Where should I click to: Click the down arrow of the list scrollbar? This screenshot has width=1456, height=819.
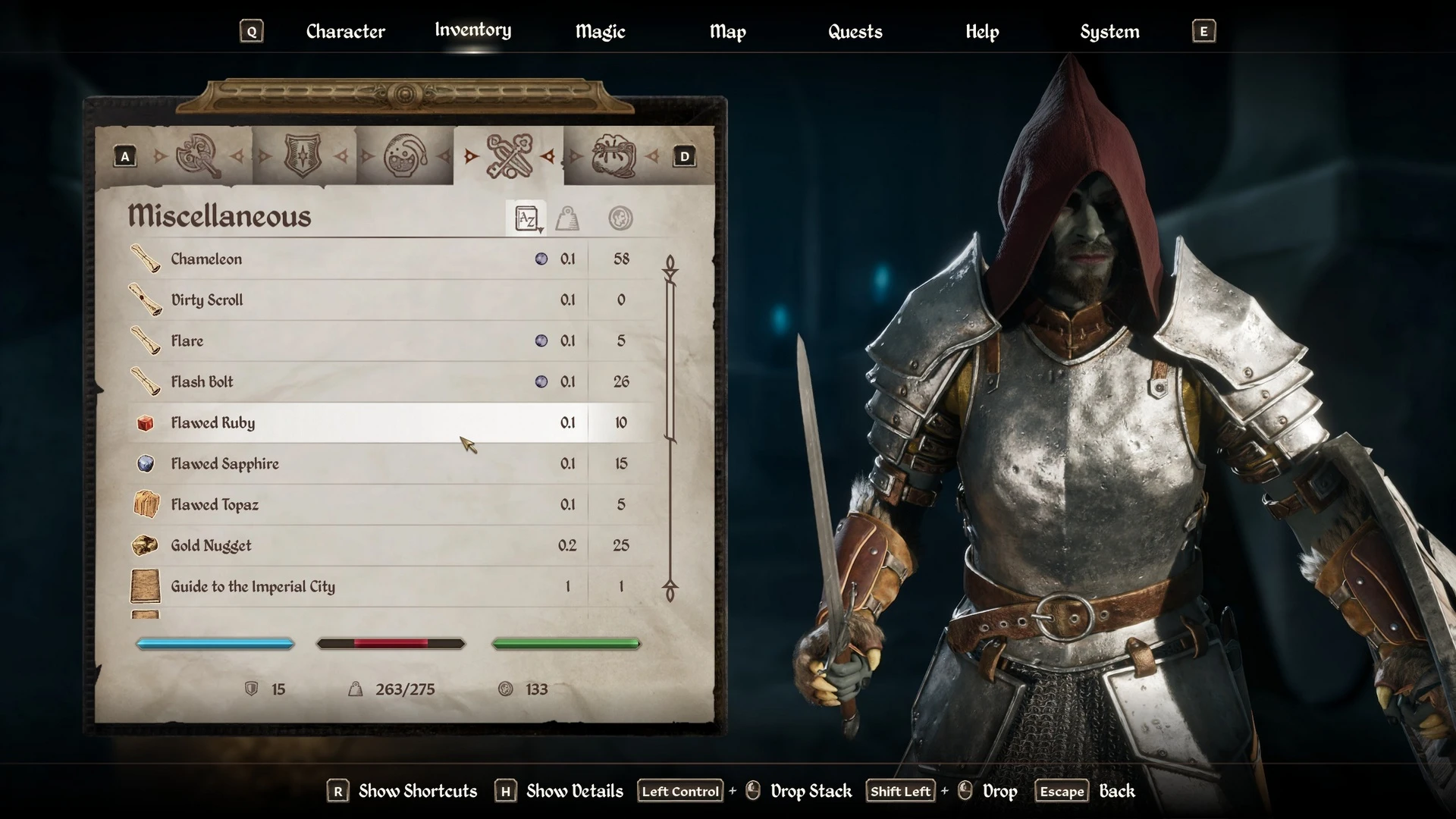[670, 590]
